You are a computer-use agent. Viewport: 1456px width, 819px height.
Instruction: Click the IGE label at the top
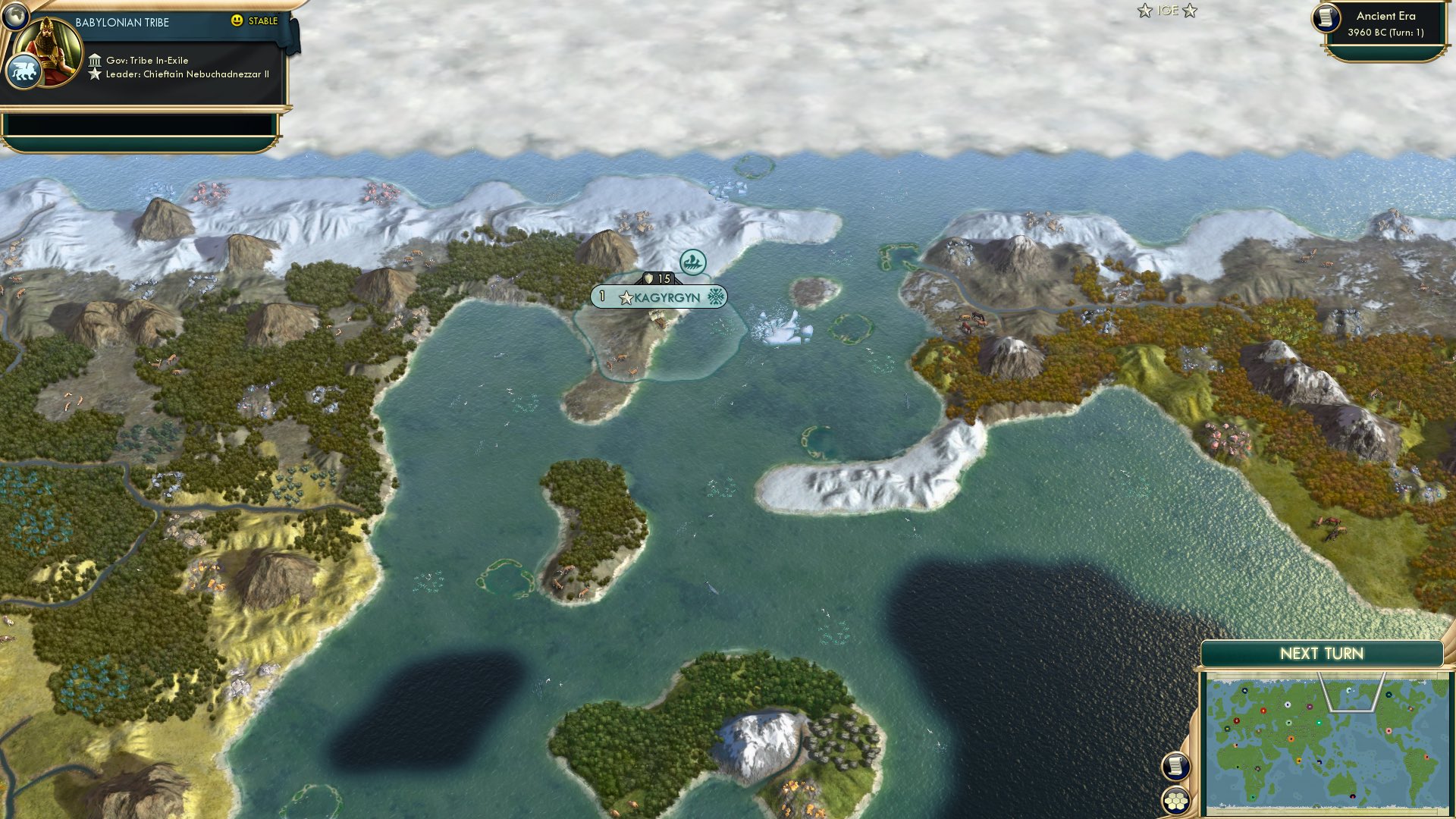(x=1167, y=11)
